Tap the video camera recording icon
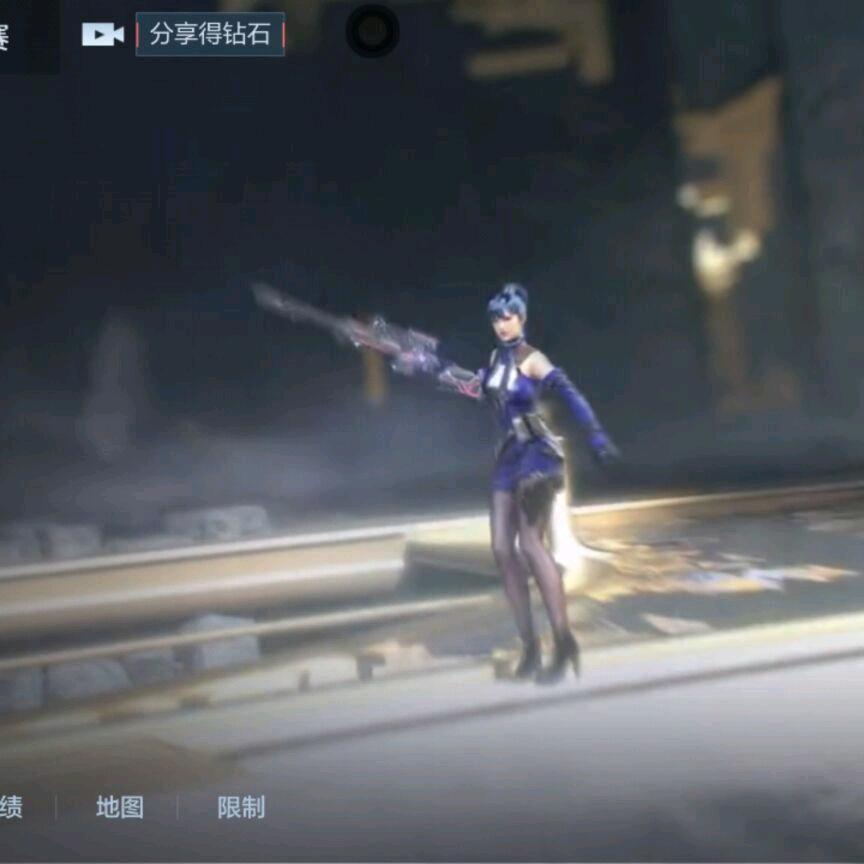Viewport: 864px width, 864px height. [x=102, y=34]
